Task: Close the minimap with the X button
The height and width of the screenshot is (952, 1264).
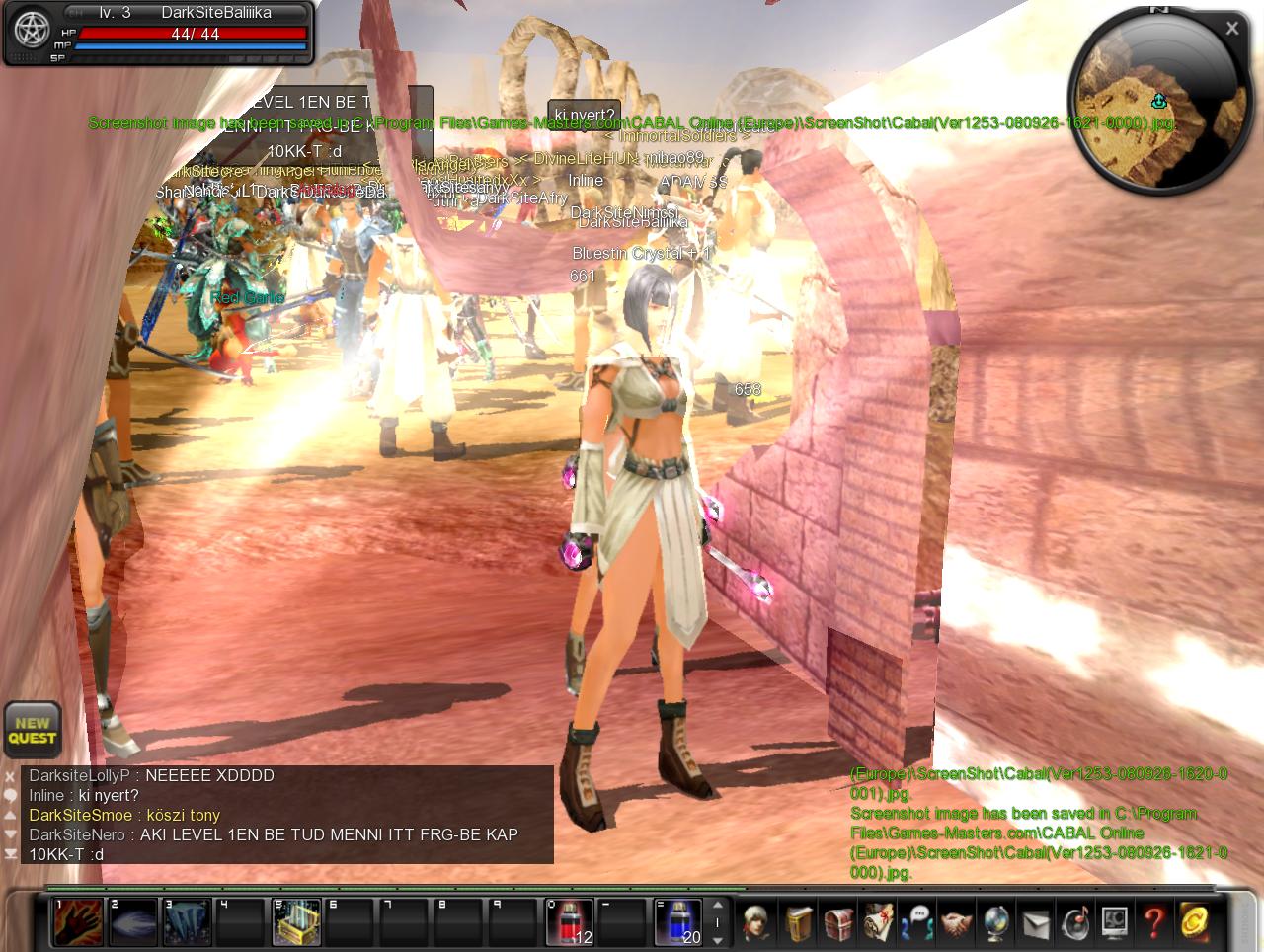Action: pos(1232,29)
